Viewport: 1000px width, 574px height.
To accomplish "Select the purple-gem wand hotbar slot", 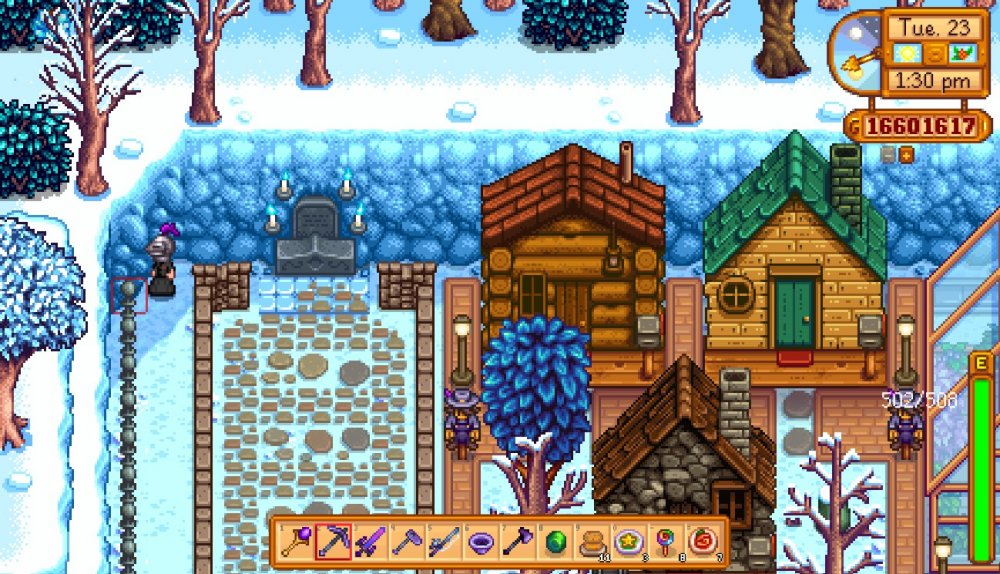I will click(296, 542).
